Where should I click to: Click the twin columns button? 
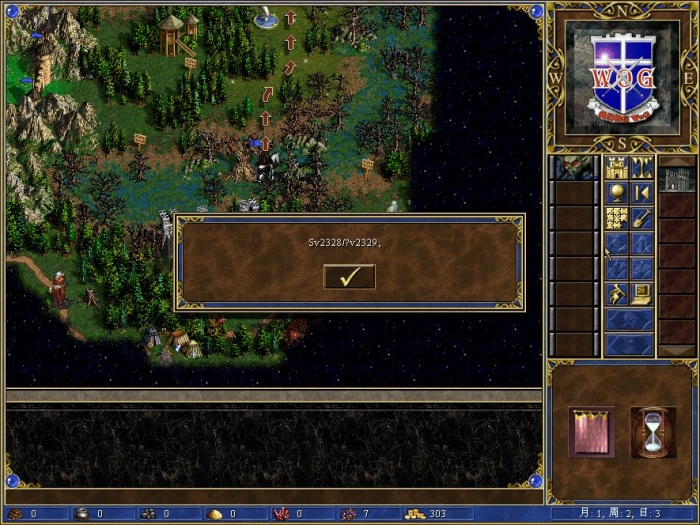(642, 167)
